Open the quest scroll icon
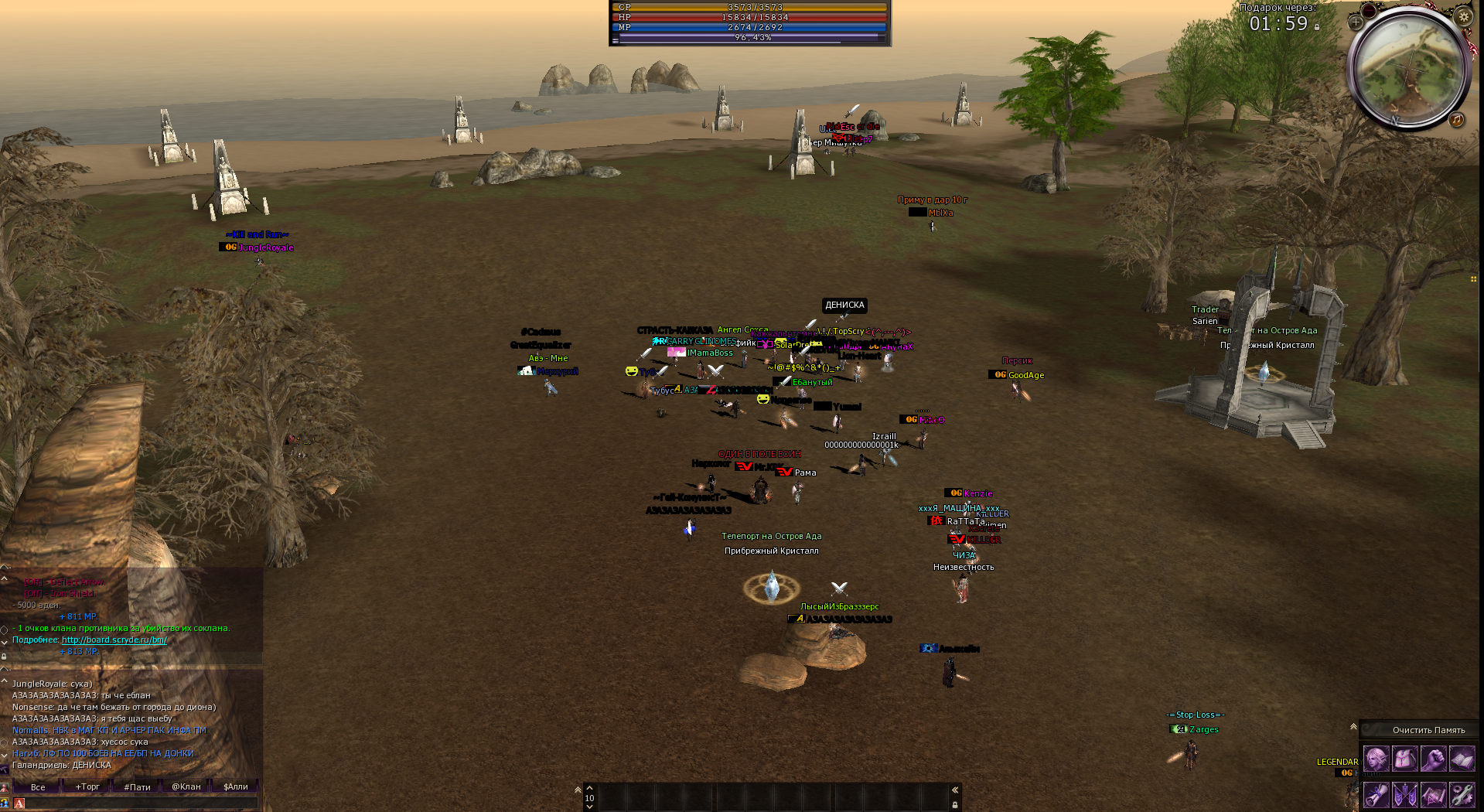The width and height of the screenshot is (1484, 812). (1377, 796)
